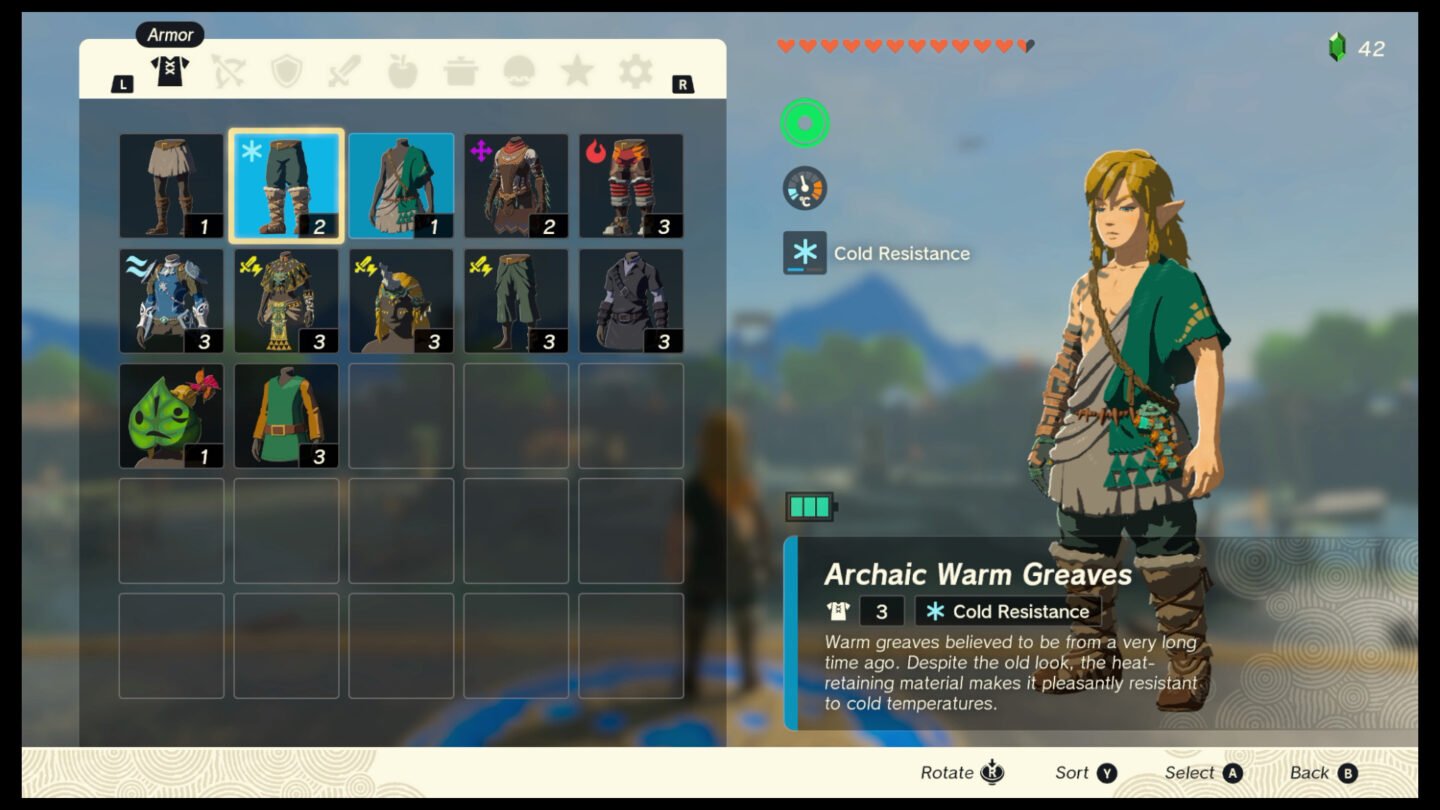This screenshot has height=810, width=1440.
Task: Equip the Korok Mask
Action: 171,417
